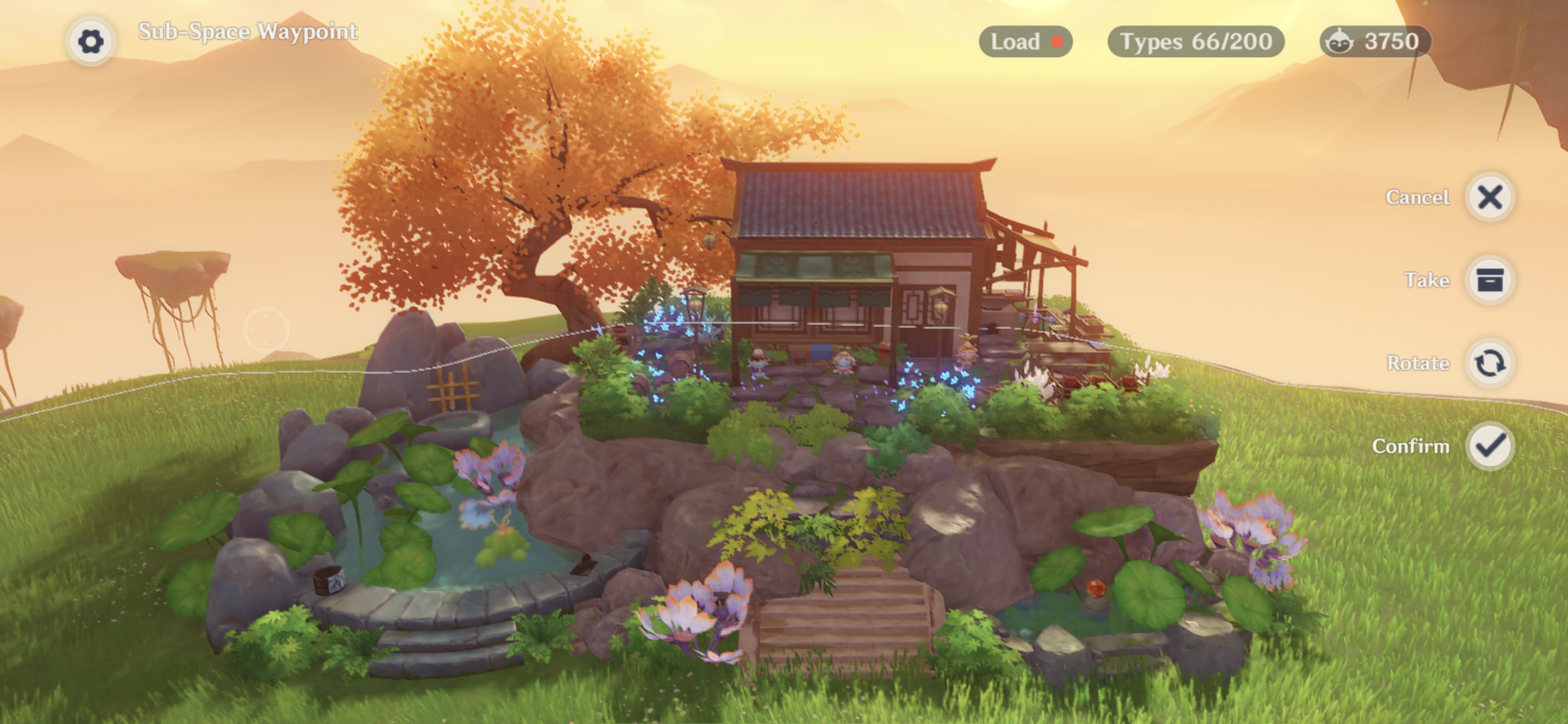Click the Confirm text label
The height and width of the screenshot is (724, 1568).
click(1413, 446)
